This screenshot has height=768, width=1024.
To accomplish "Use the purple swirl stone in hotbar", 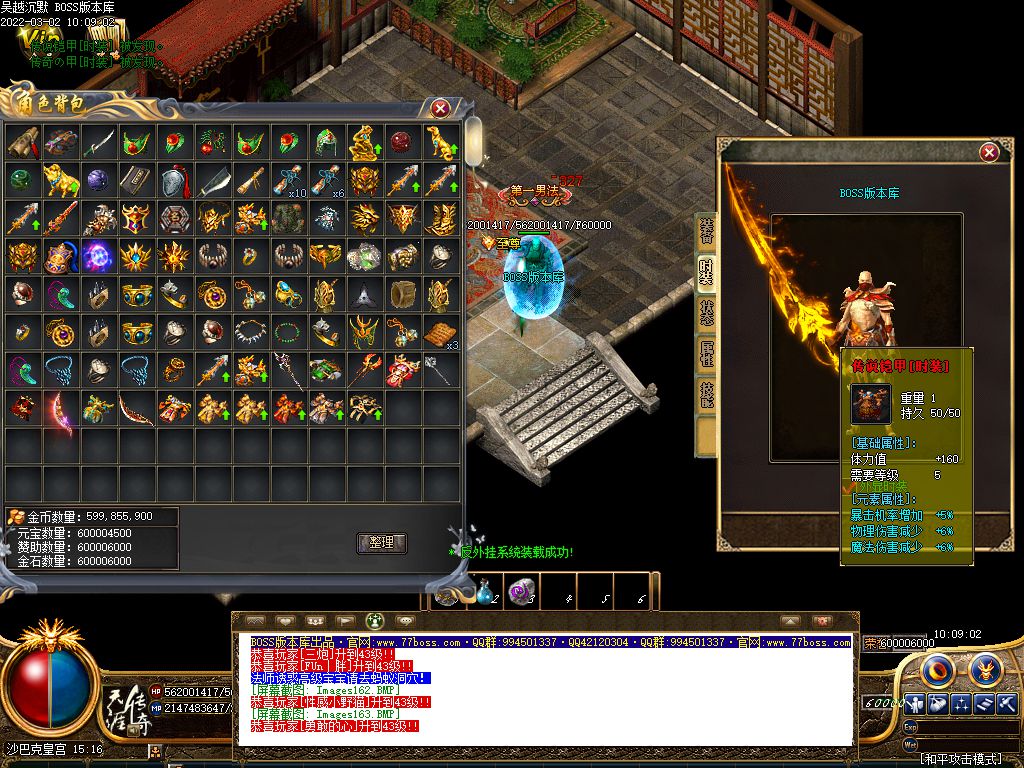I will pyautogui.click(x=521, y=593).
